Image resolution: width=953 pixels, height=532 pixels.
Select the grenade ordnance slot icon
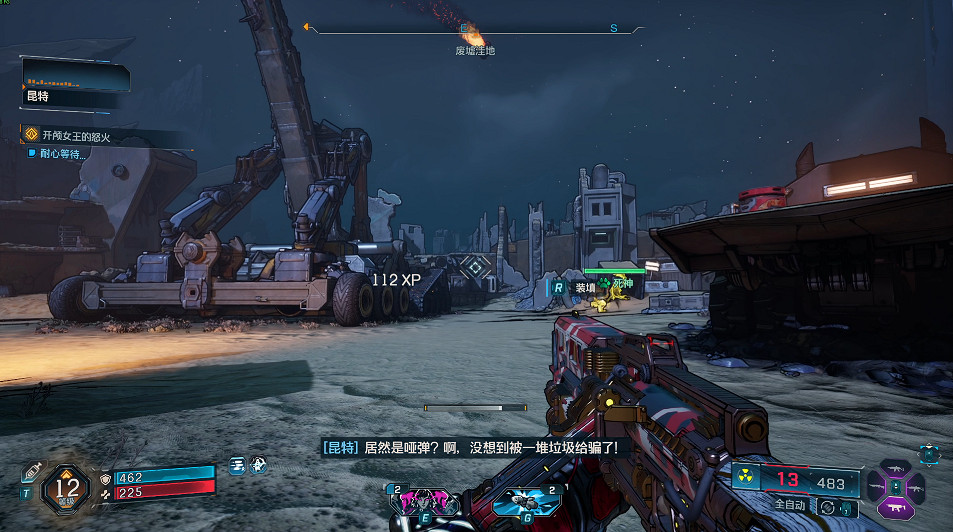pyautogui.click(x=523, y=499)
